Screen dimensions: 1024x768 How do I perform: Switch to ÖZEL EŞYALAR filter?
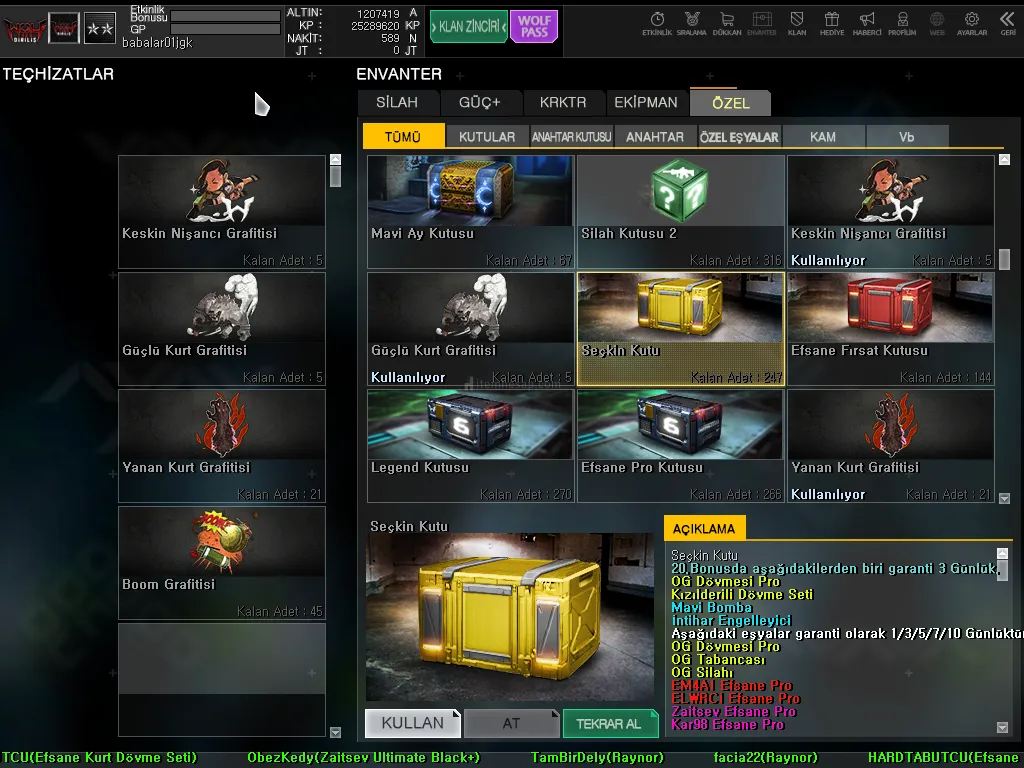click(x=739, y=137)
